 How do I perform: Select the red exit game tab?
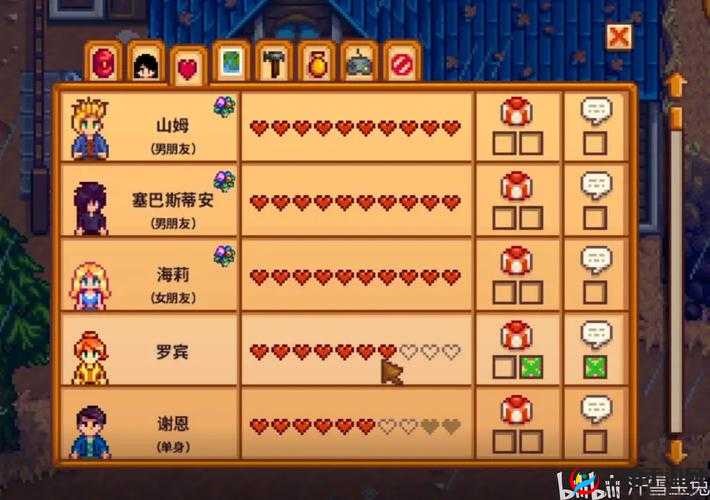400,62
